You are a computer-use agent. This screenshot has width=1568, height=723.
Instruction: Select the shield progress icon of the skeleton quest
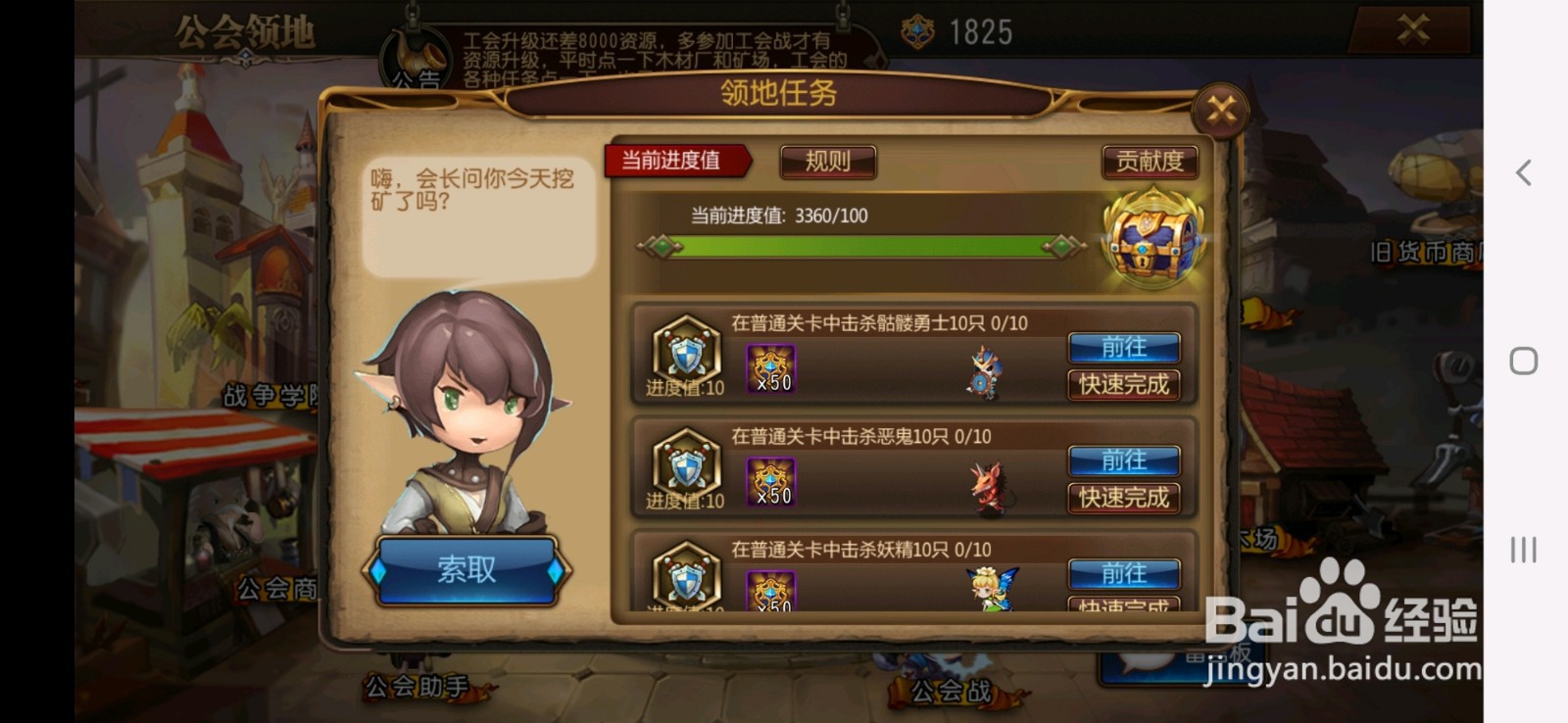coord(686,353)
